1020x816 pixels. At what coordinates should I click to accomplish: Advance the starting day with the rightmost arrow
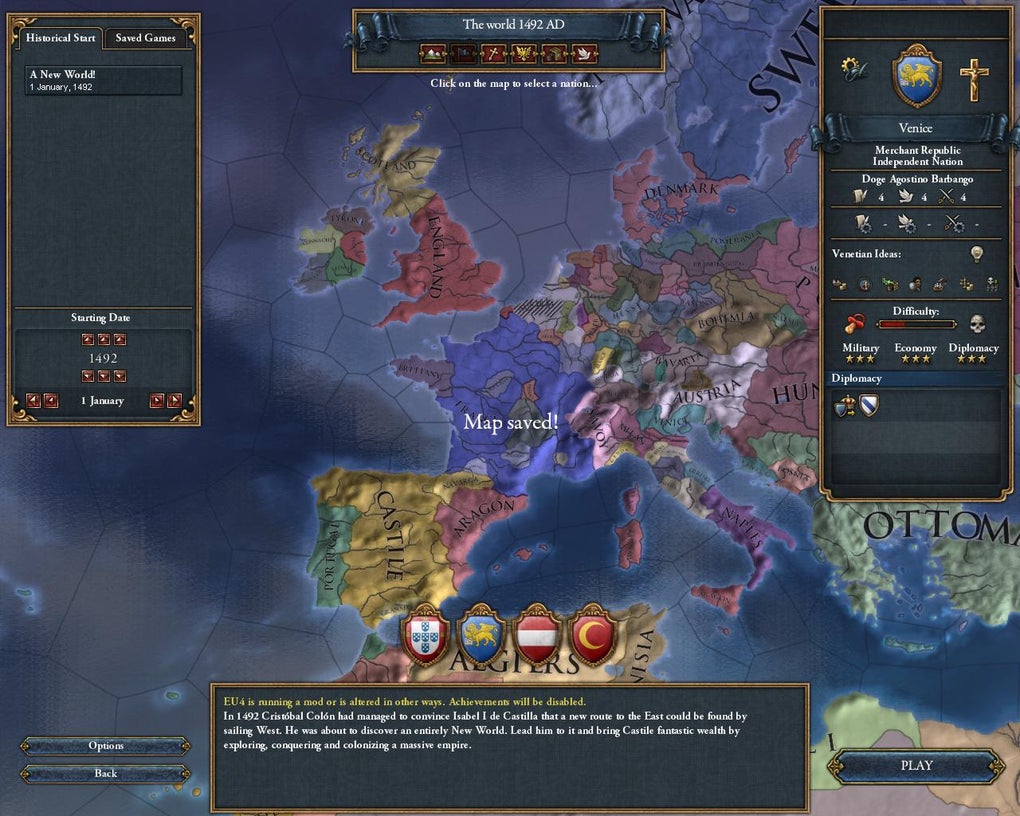pos(174,401)
